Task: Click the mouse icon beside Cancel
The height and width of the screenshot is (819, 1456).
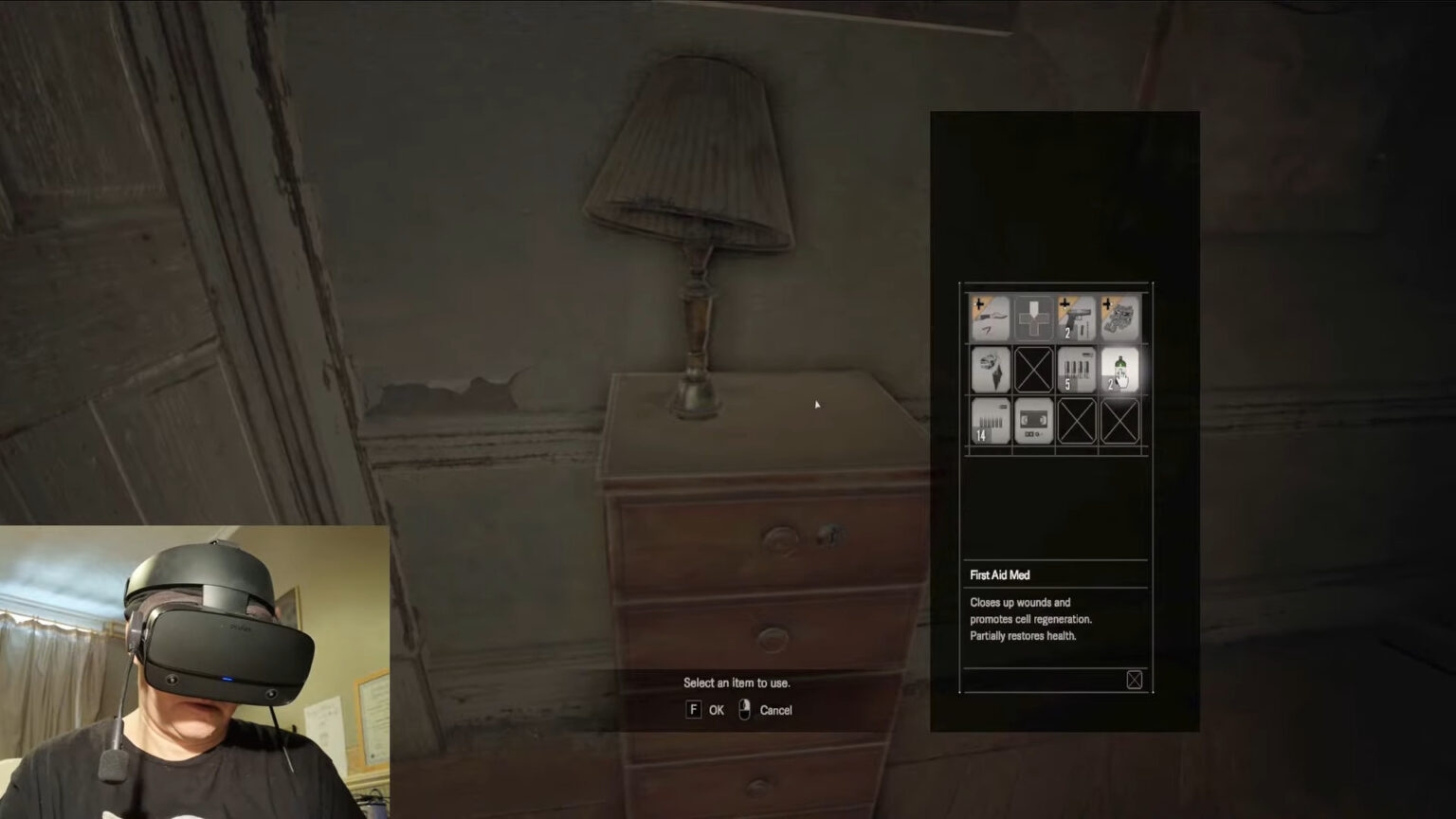Action: (745, 710)
